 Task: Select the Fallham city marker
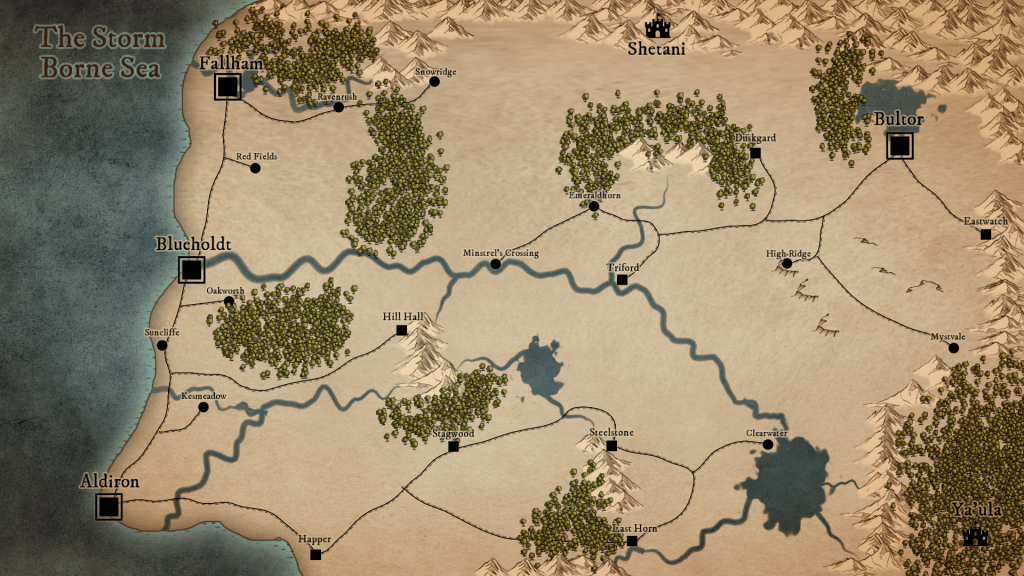(227, 88)
